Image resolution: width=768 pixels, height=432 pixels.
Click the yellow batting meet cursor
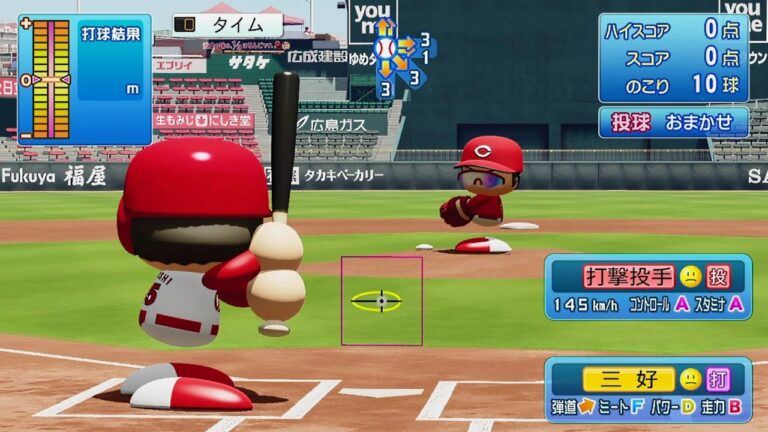tap(377, 300)
